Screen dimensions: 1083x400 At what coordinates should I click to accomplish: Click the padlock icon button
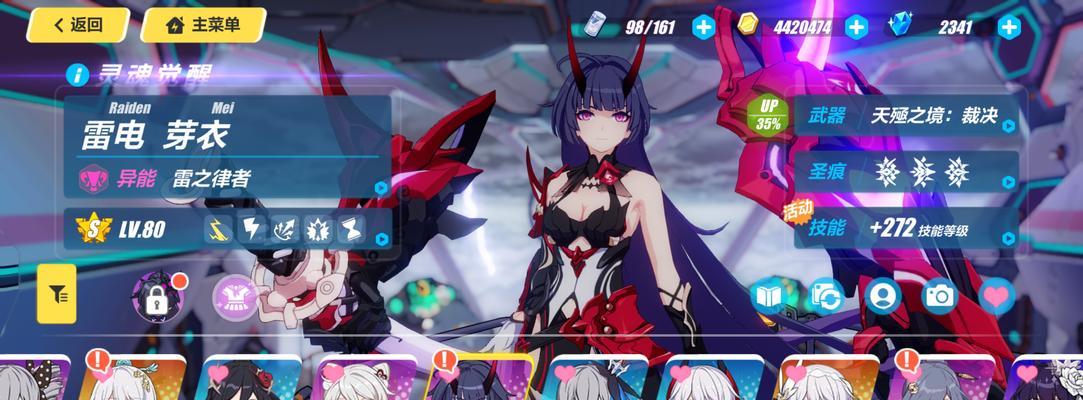(156, 295)
